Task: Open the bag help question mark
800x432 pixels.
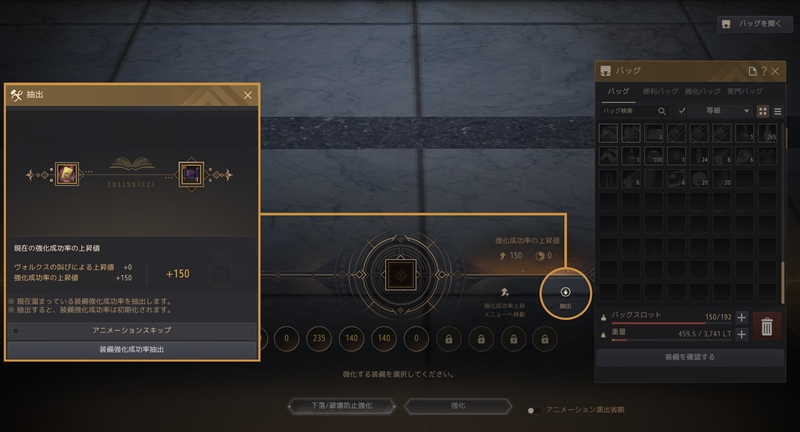Action: (x=764, y=71)
